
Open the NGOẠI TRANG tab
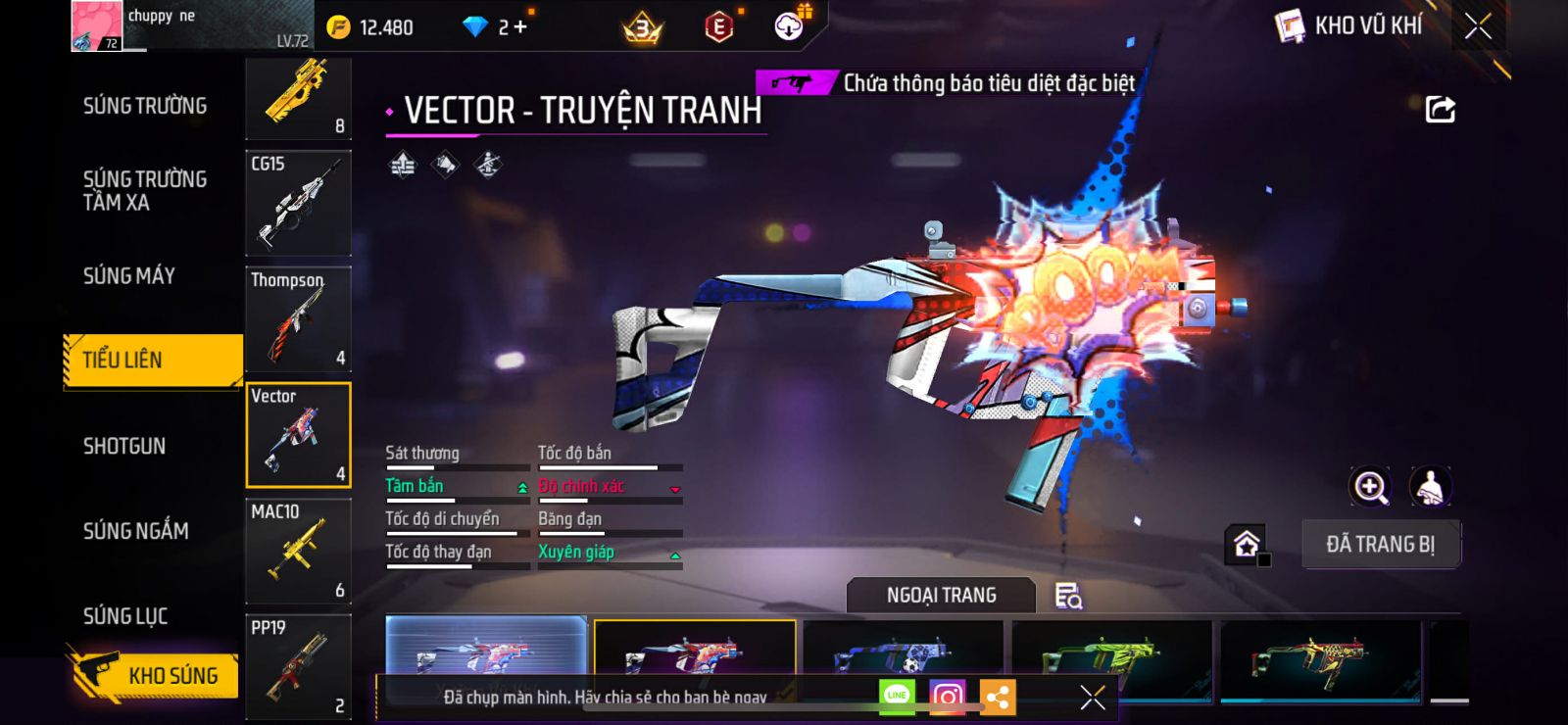click(x=941, y=596)
